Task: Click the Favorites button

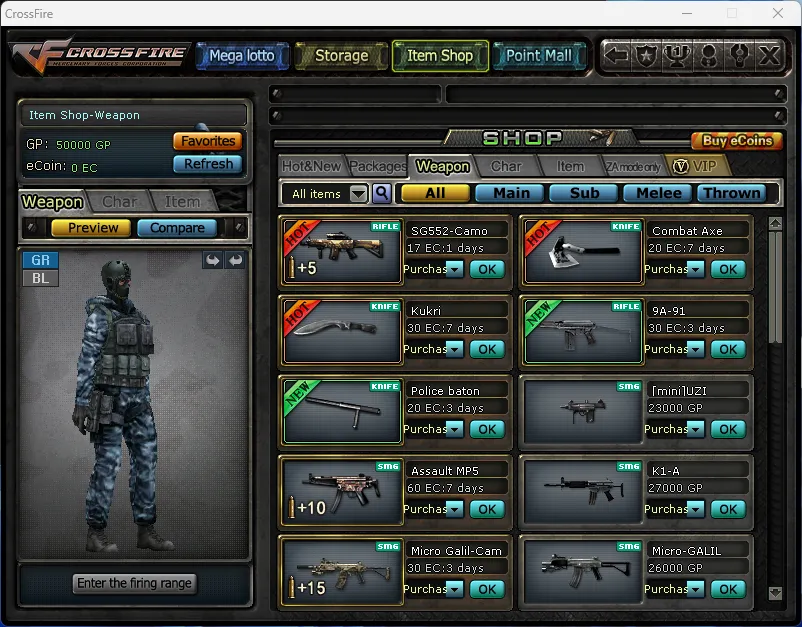Action: click(208, 142)
